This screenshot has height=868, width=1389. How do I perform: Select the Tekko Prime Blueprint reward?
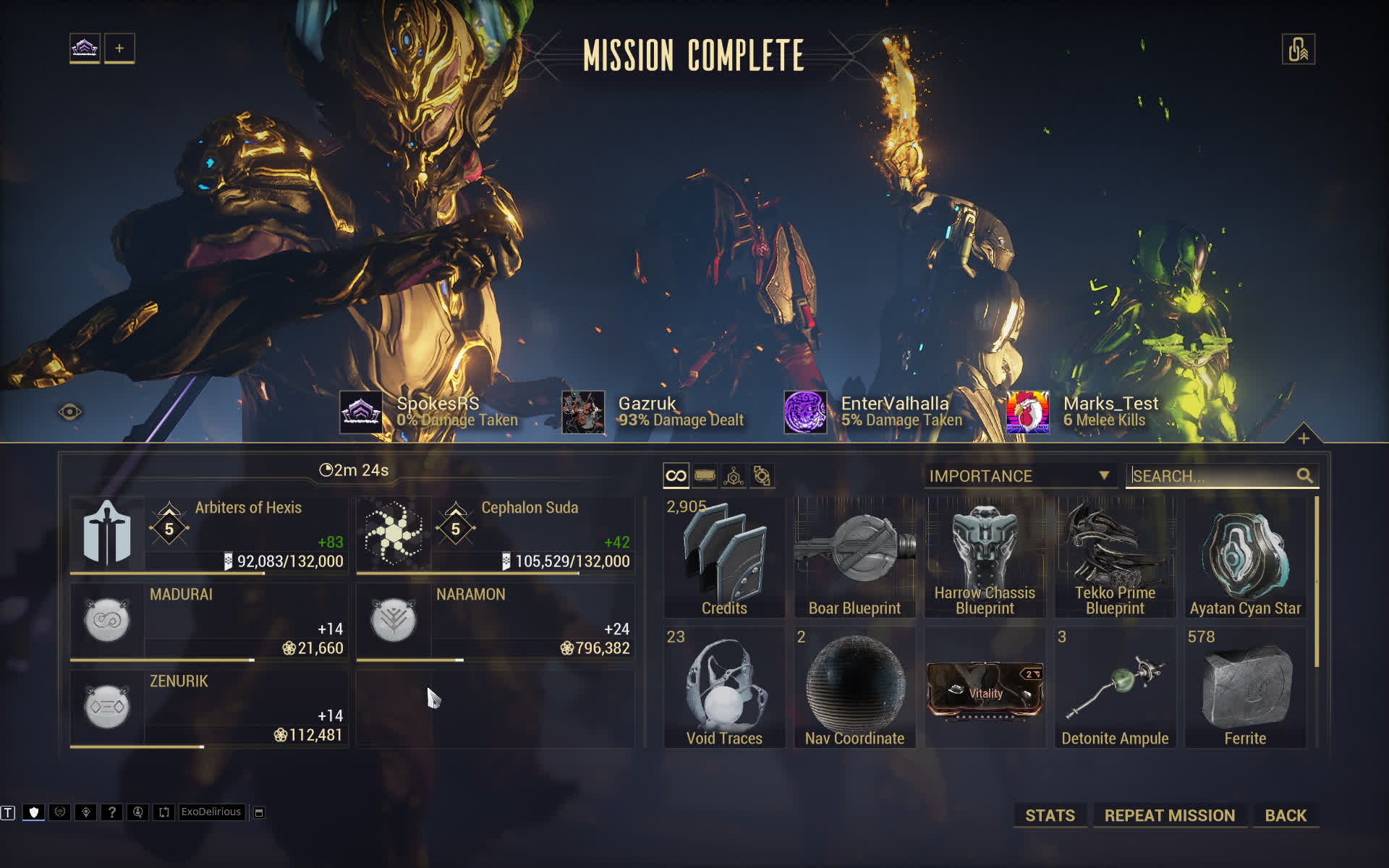(1115, 558)
